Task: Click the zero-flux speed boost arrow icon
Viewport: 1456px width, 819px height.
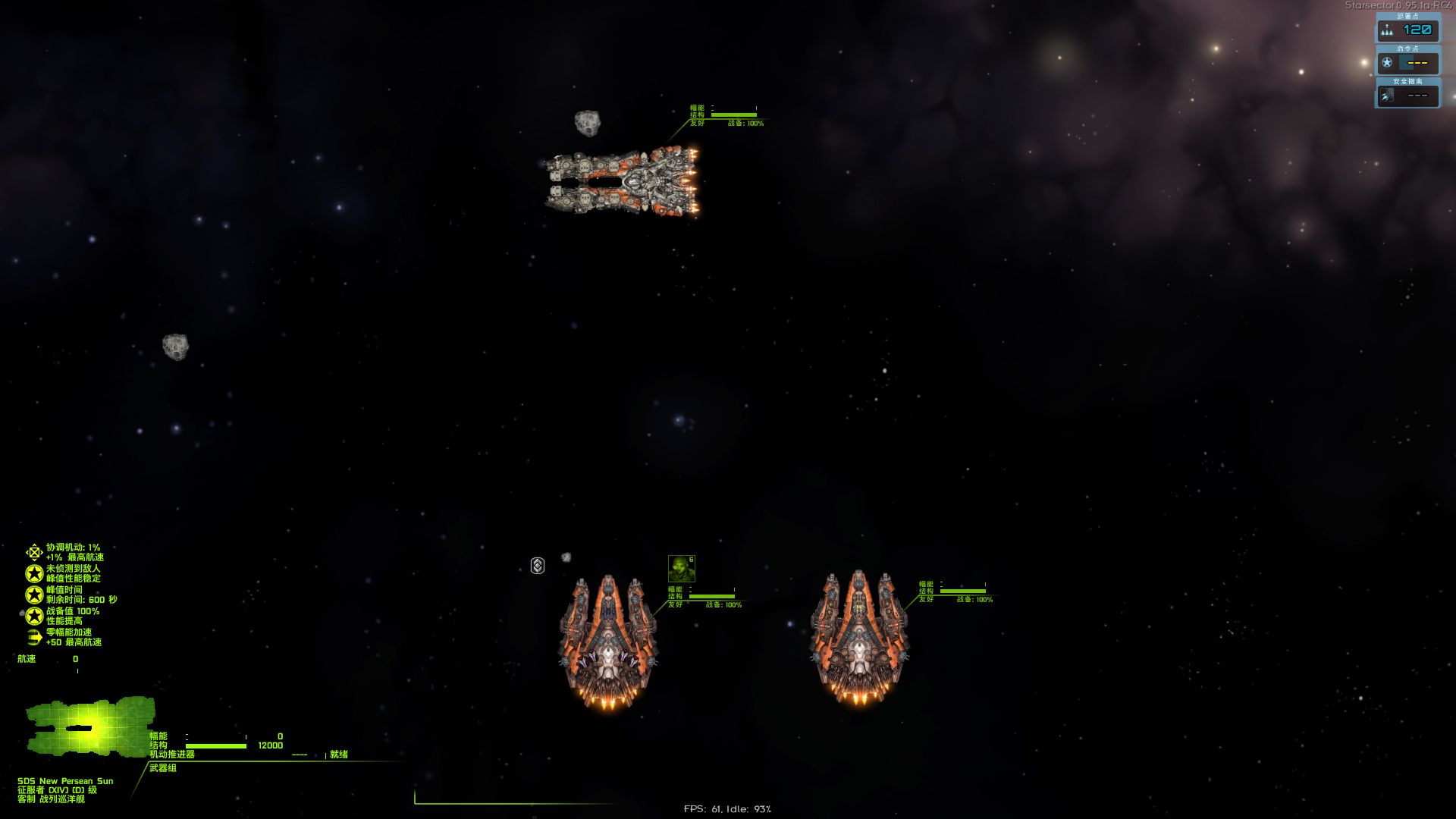Action: (x=34, y=637)
